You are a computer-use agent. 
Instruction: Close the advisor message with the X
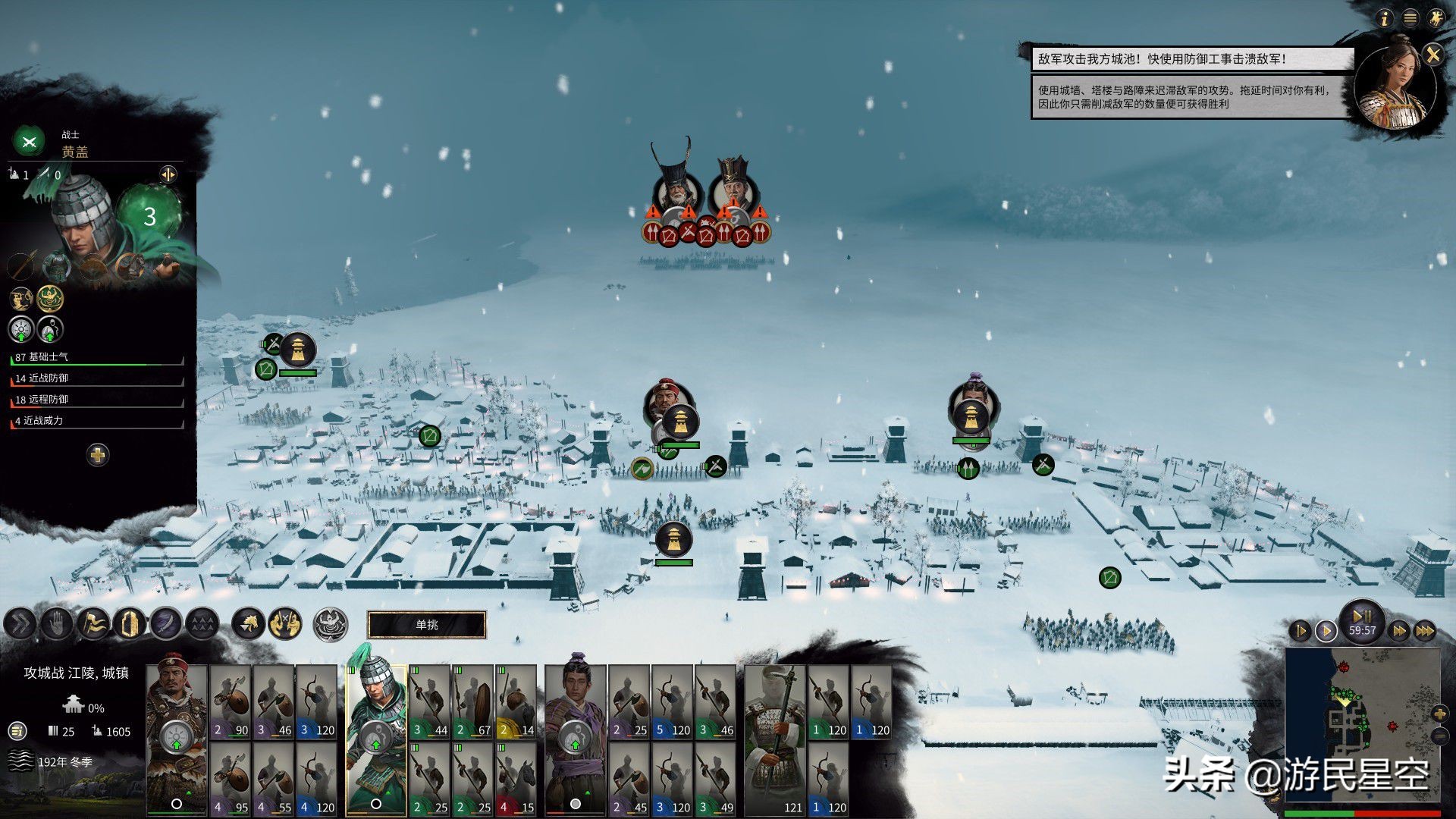pyautogui.click(x=1432, y=55)
